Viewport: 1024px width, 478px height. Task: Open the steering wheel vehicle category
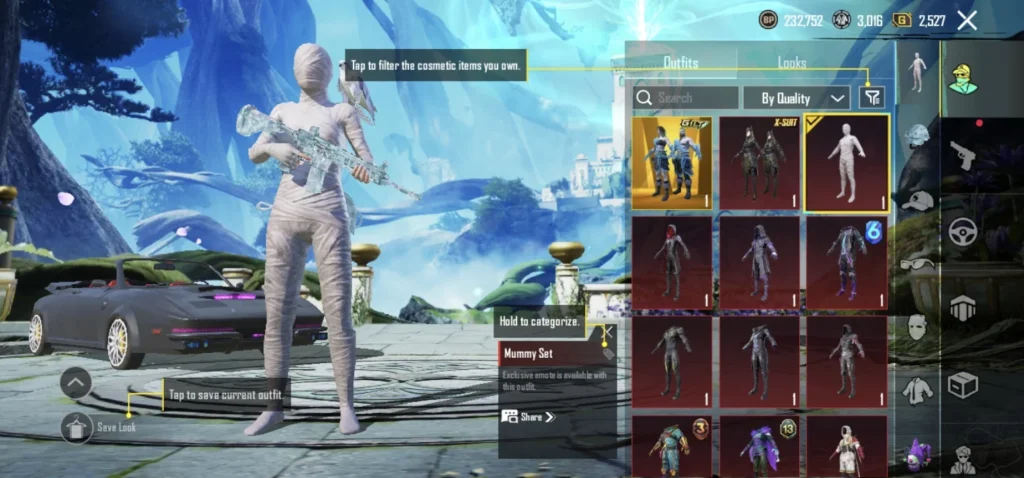963,232
